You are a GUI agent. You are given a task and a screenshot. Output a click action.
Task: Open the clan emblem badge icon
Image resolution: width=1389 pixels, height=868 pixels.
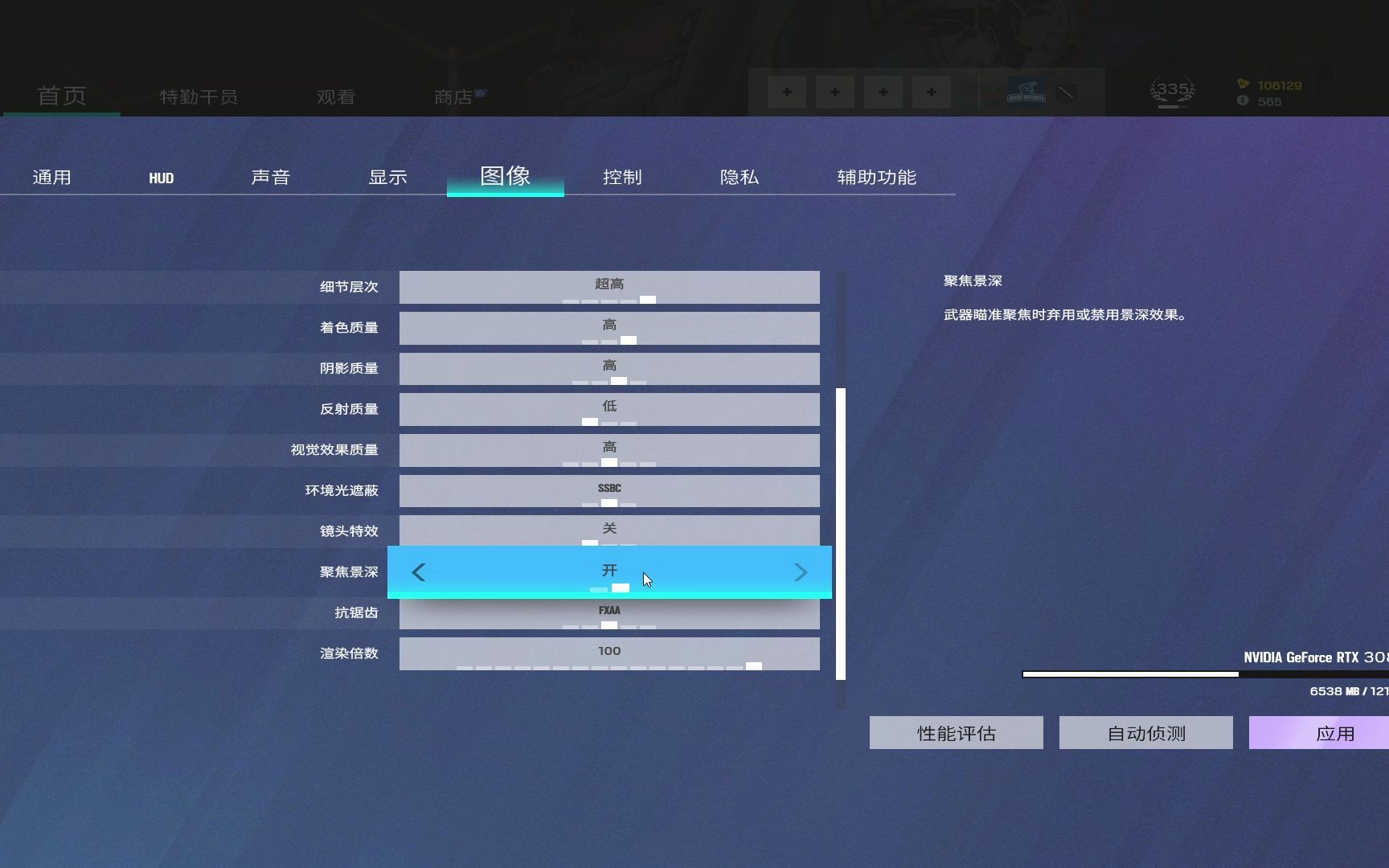point(1029,91)
